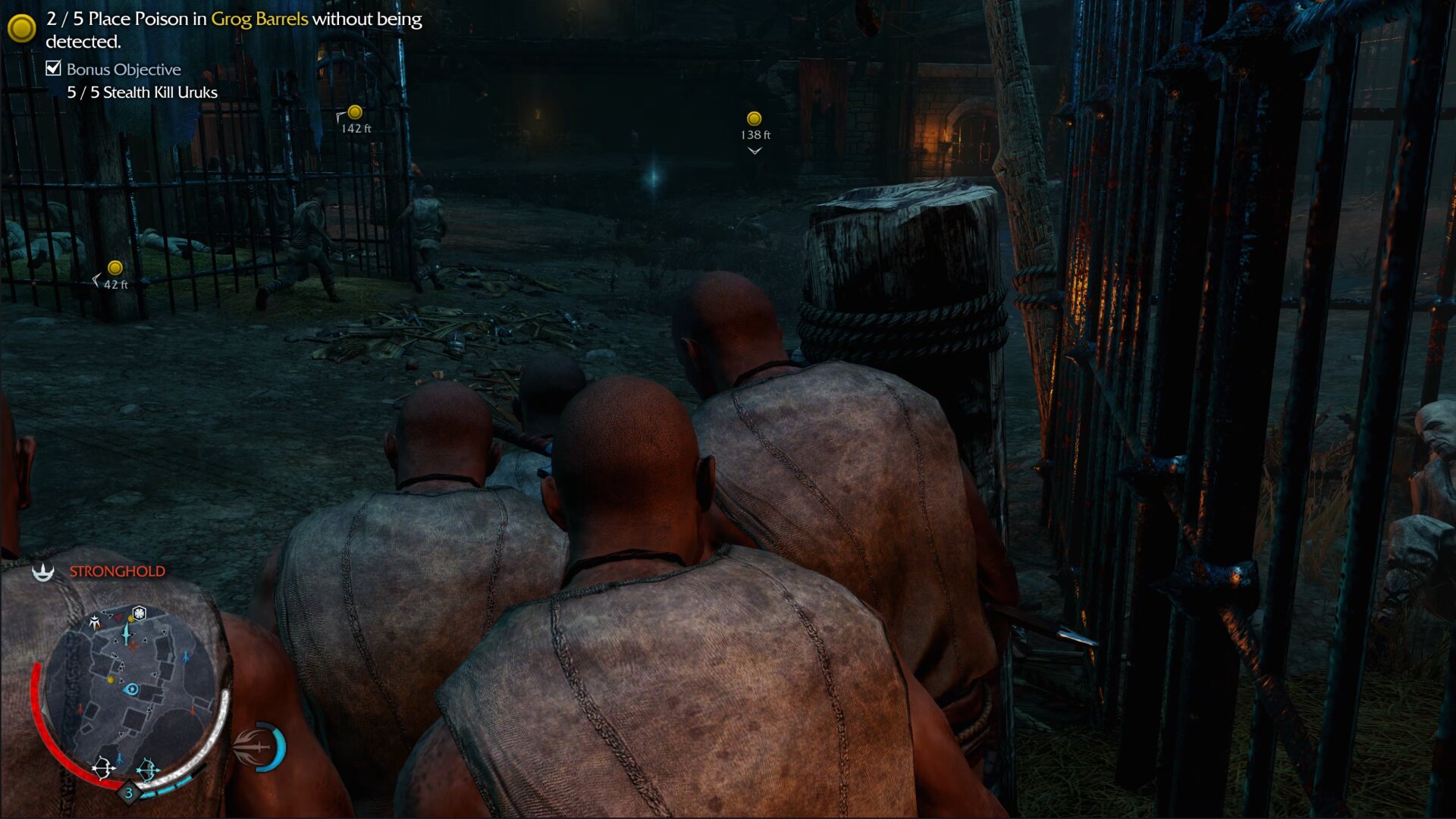
Task: Select the 138 ft objective waypoint marker
Action: pos(754,119)
